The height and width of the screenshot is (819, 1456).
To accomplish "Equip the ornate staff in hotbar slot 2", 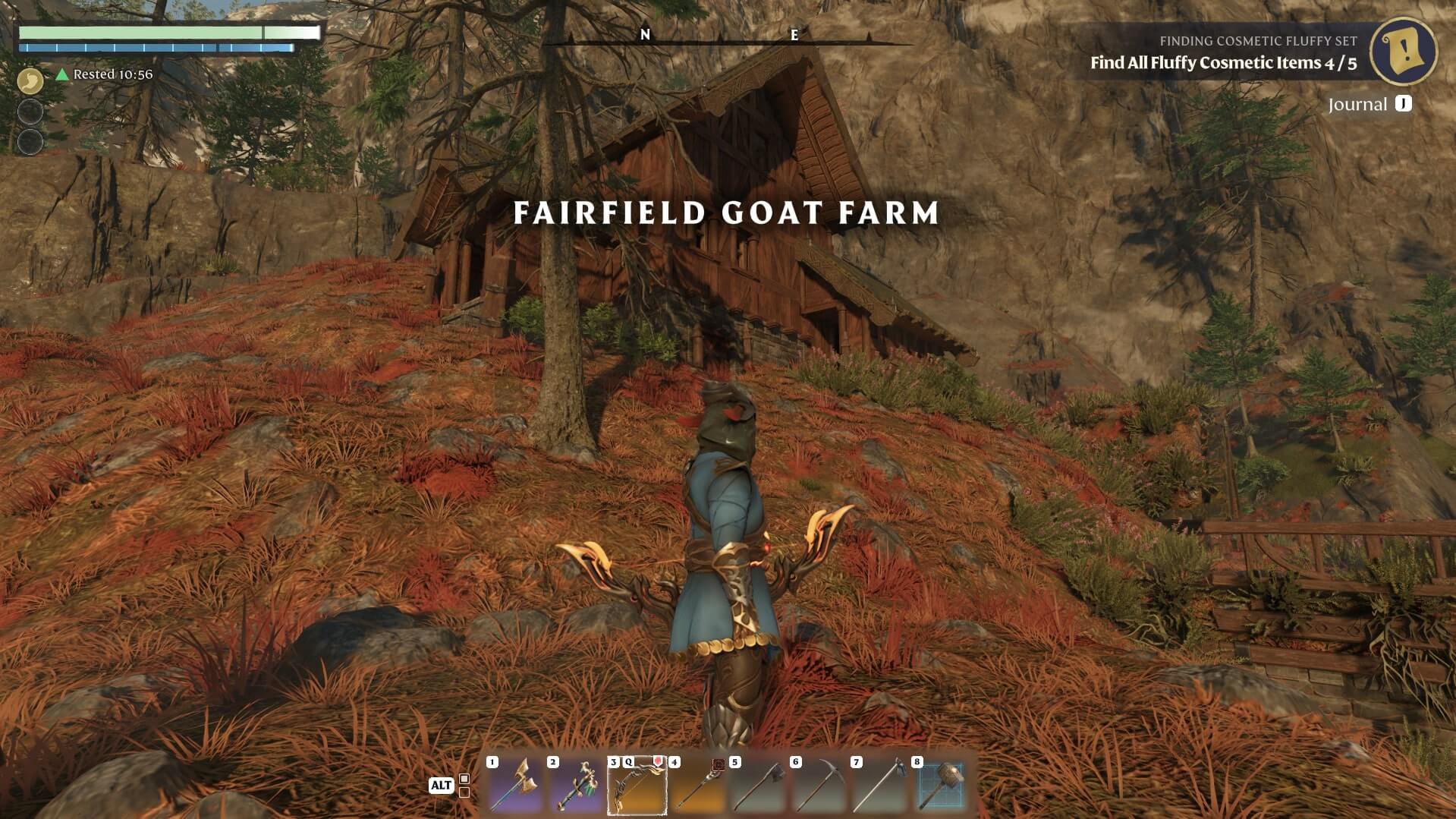I will [577, 785].
